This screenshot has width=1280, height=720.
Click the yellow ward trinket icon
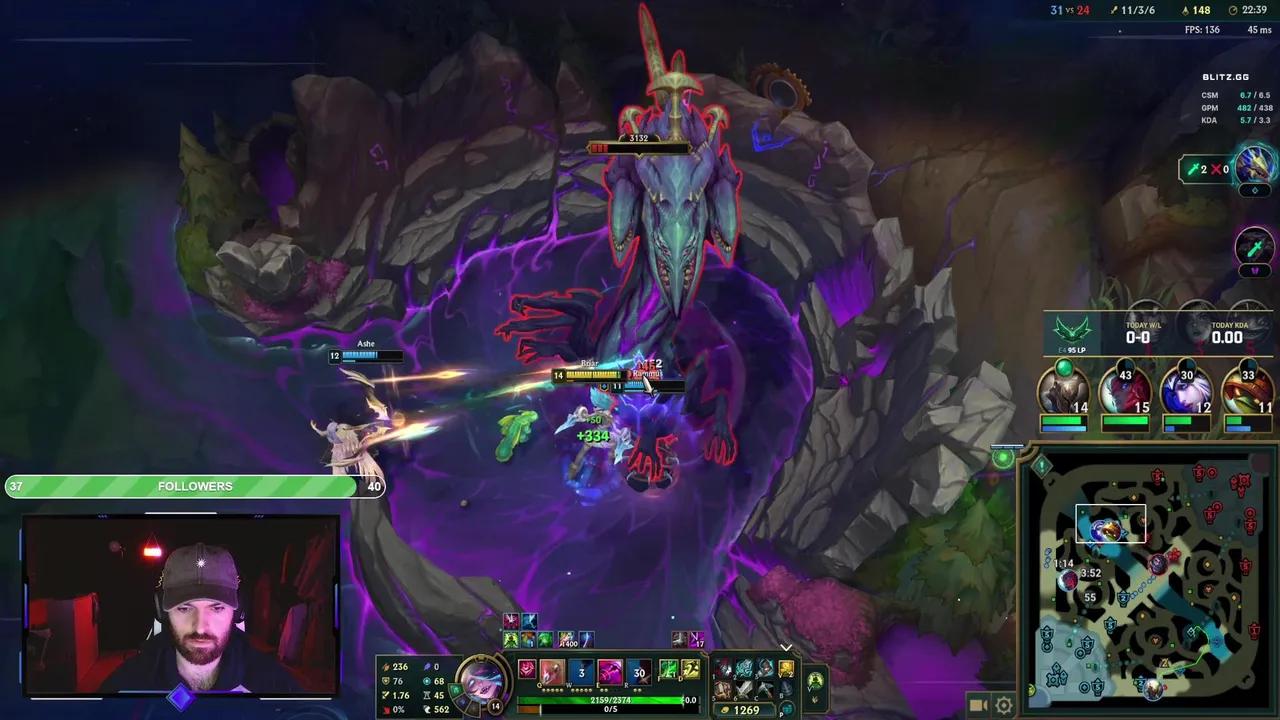click(785, 668)
